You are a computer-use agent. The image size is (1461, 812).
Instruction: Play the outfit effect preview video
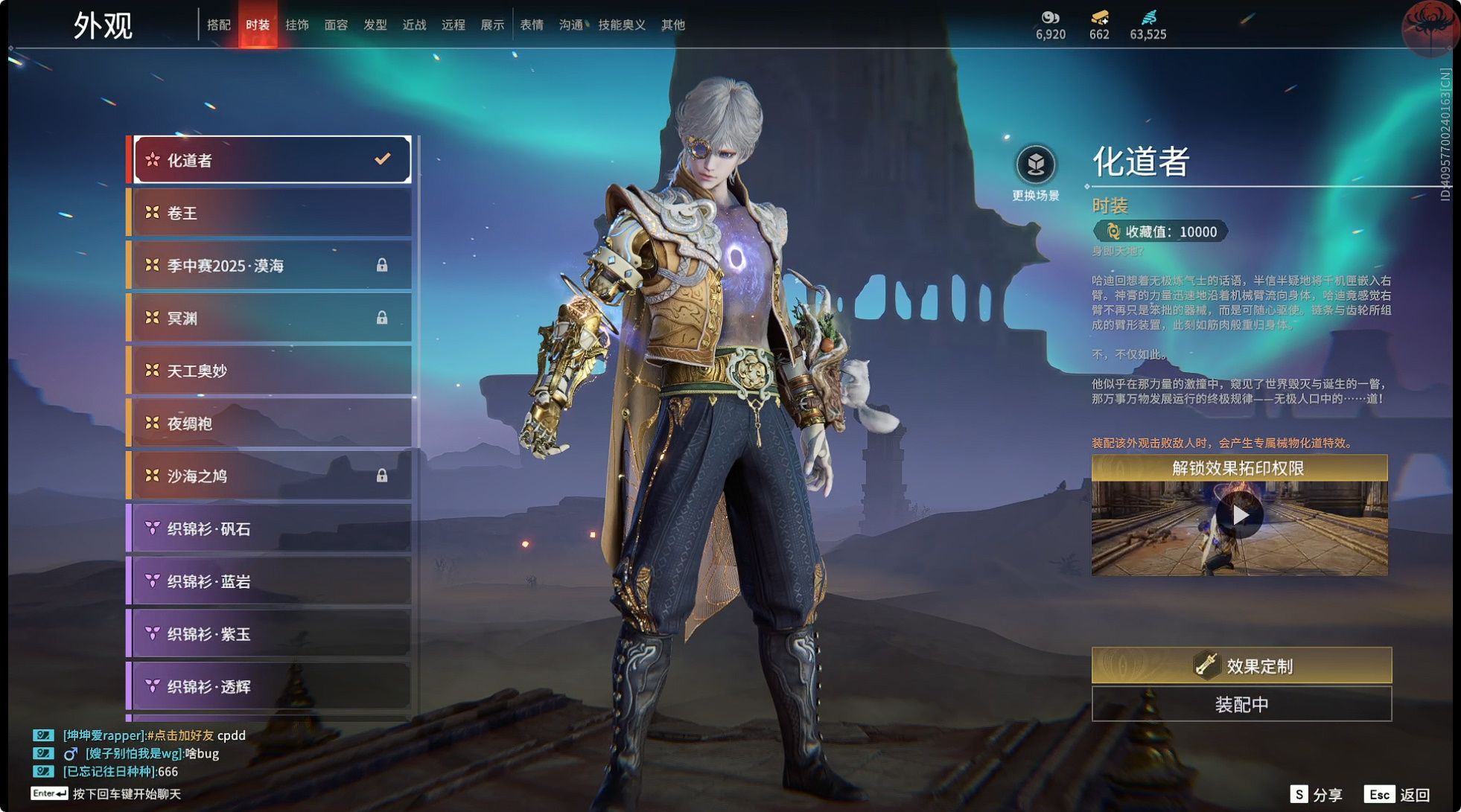(1239, 515)
